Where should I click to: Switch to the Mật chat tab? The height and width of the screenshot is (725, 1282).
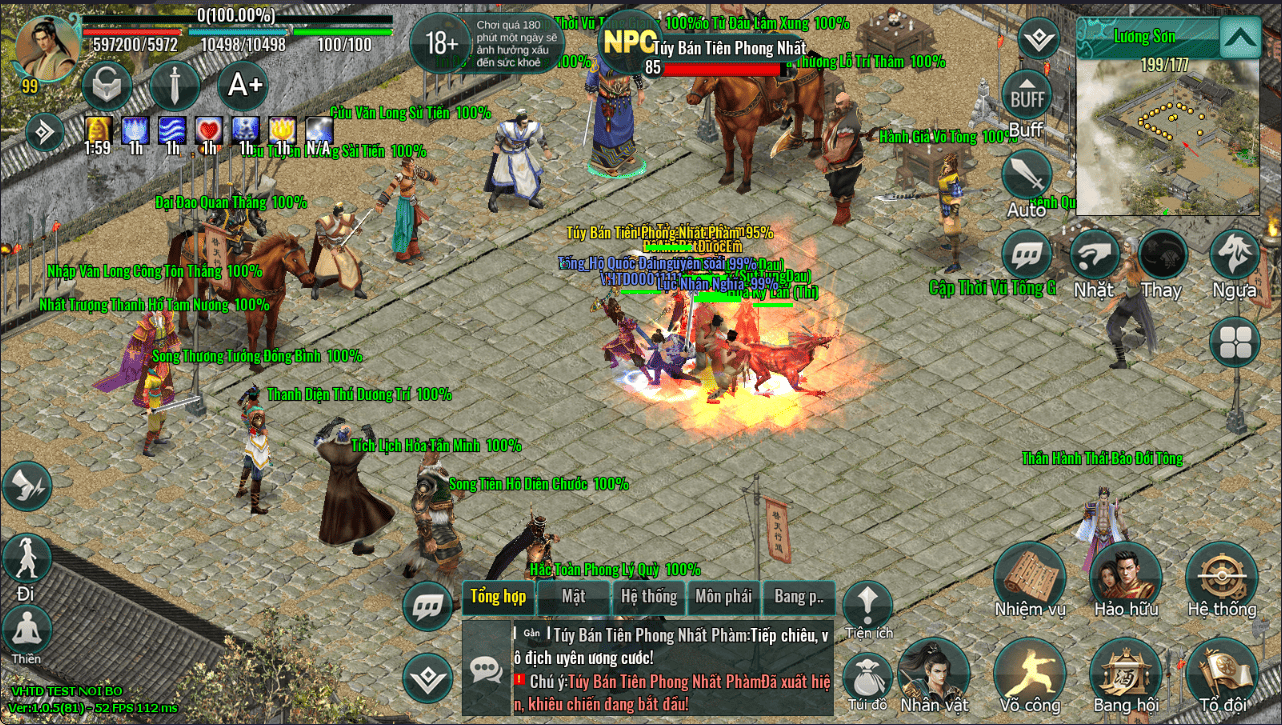pyautogui.click(x=573, y=597)
